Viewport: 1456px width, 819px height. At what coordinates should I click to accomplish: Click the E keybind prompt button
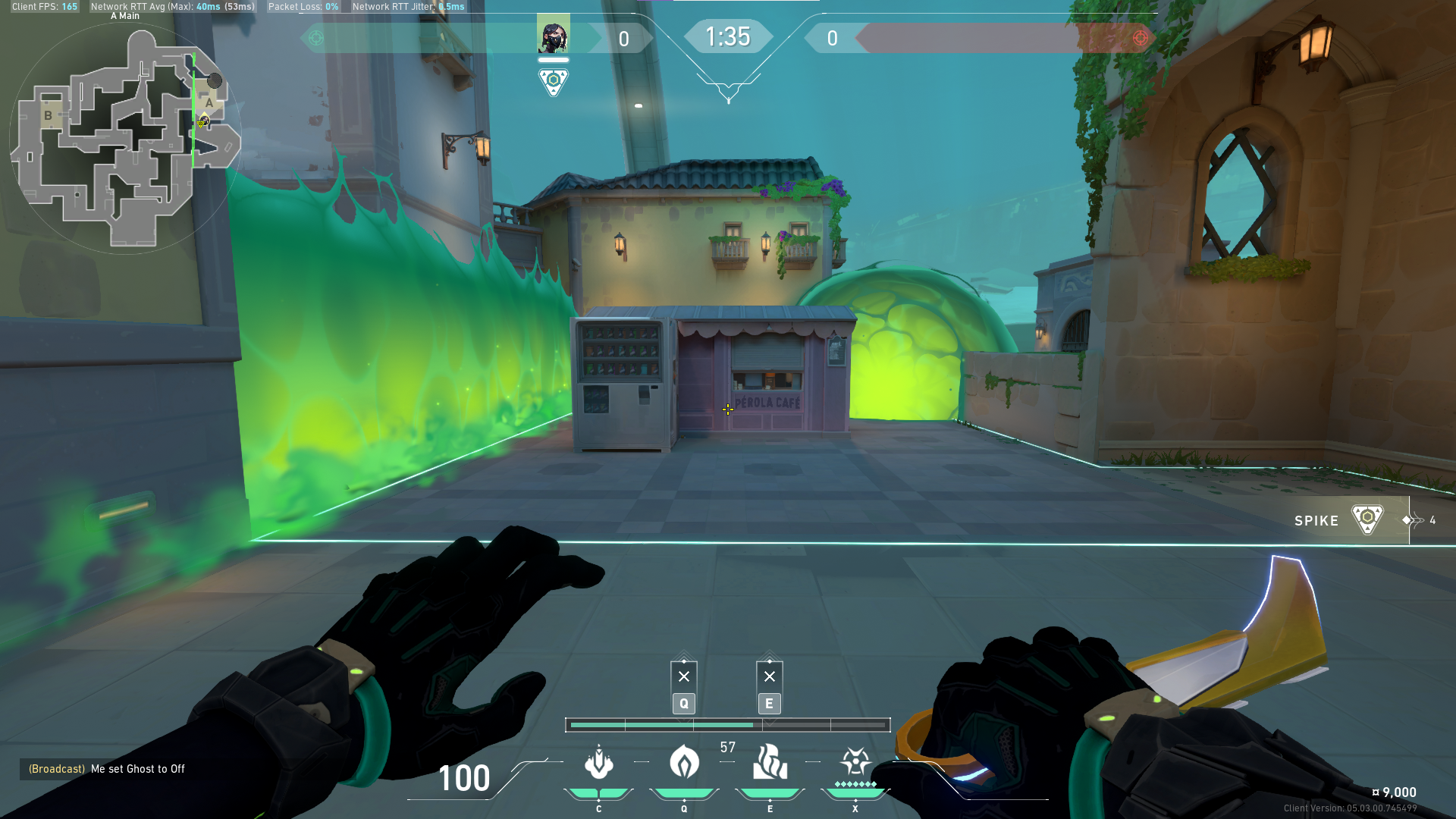click(x=770, y=704)
